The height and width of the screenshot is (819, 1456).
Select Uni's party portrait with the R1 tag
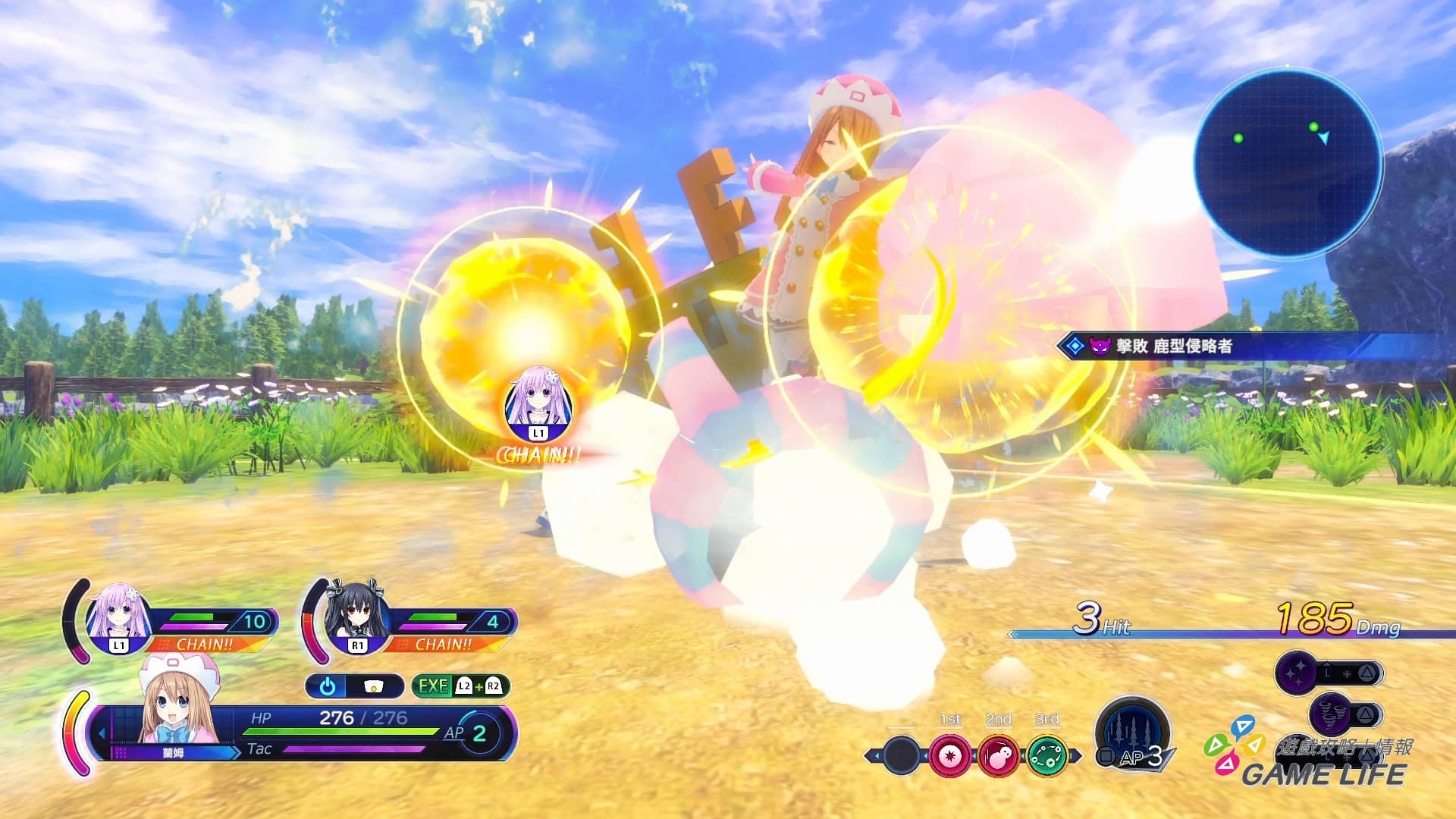pyautogui.click(x=356, y=617)
